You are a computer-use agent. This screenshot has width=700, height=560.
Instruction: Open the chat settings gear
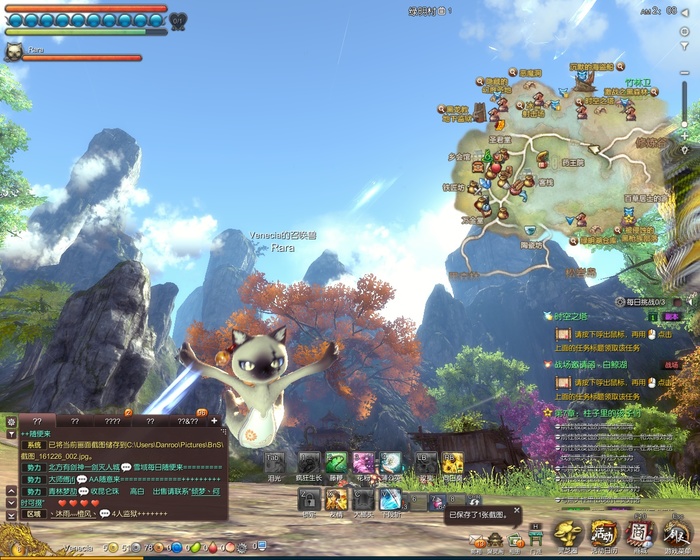click(x=9, y=421)
